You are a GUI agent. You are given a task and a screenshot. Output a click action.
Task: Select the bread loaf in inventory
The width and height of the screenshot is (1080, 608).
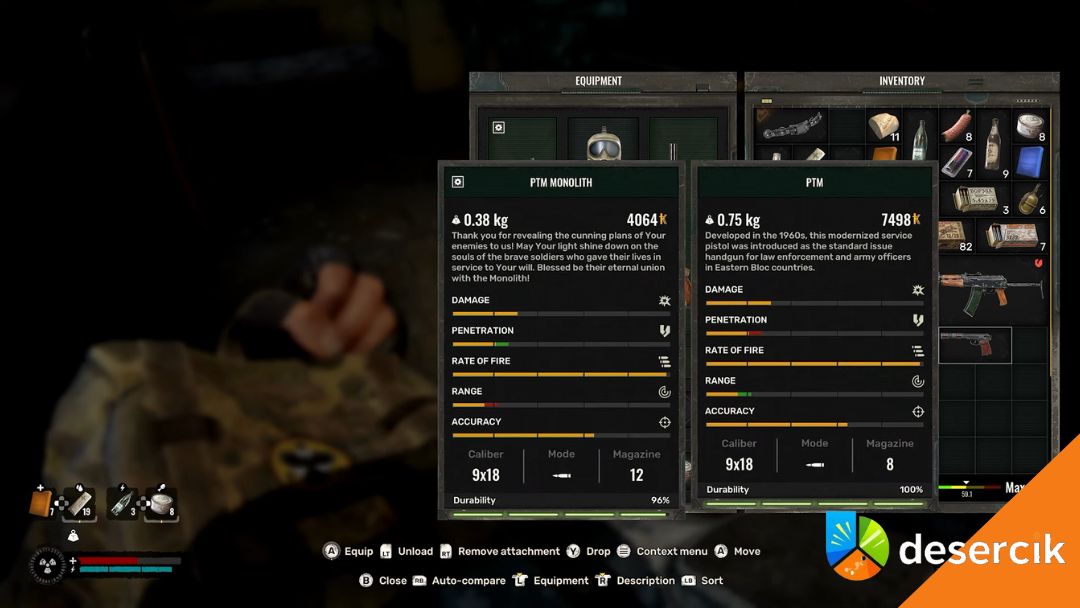(883, 127)
